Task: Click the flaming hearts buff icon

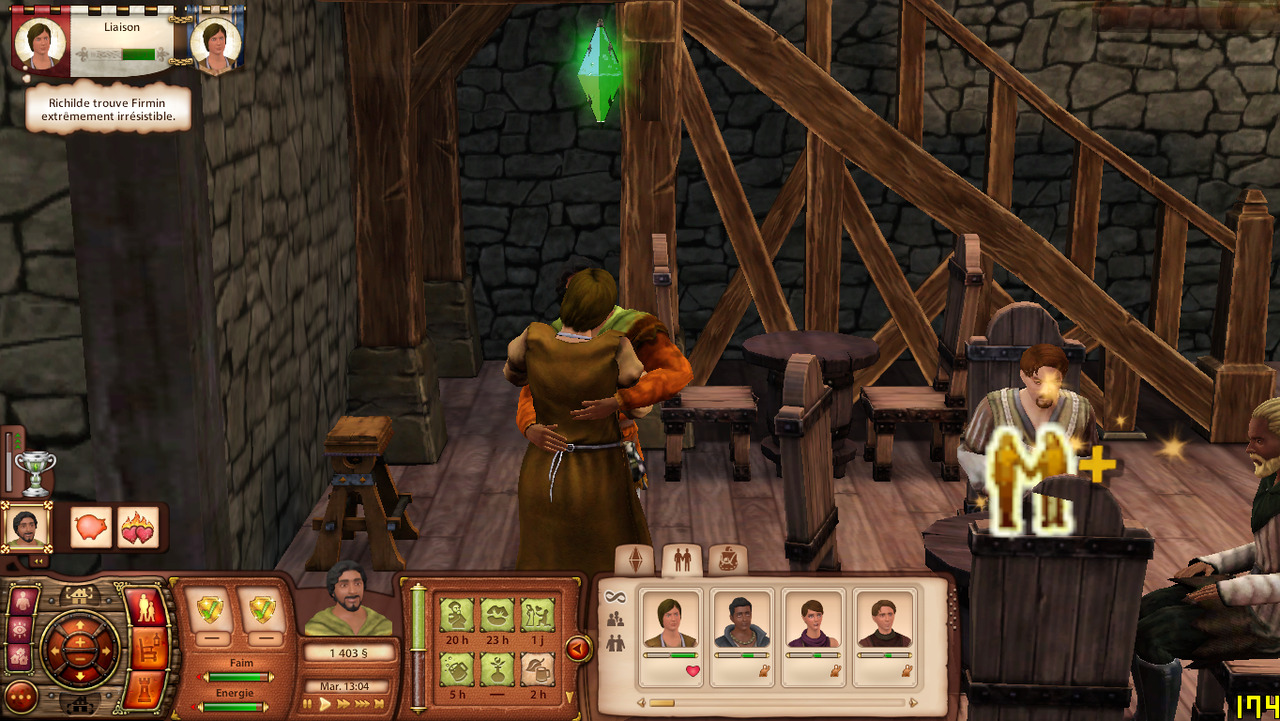Action: pyautogui.click(x=139, y=527)
